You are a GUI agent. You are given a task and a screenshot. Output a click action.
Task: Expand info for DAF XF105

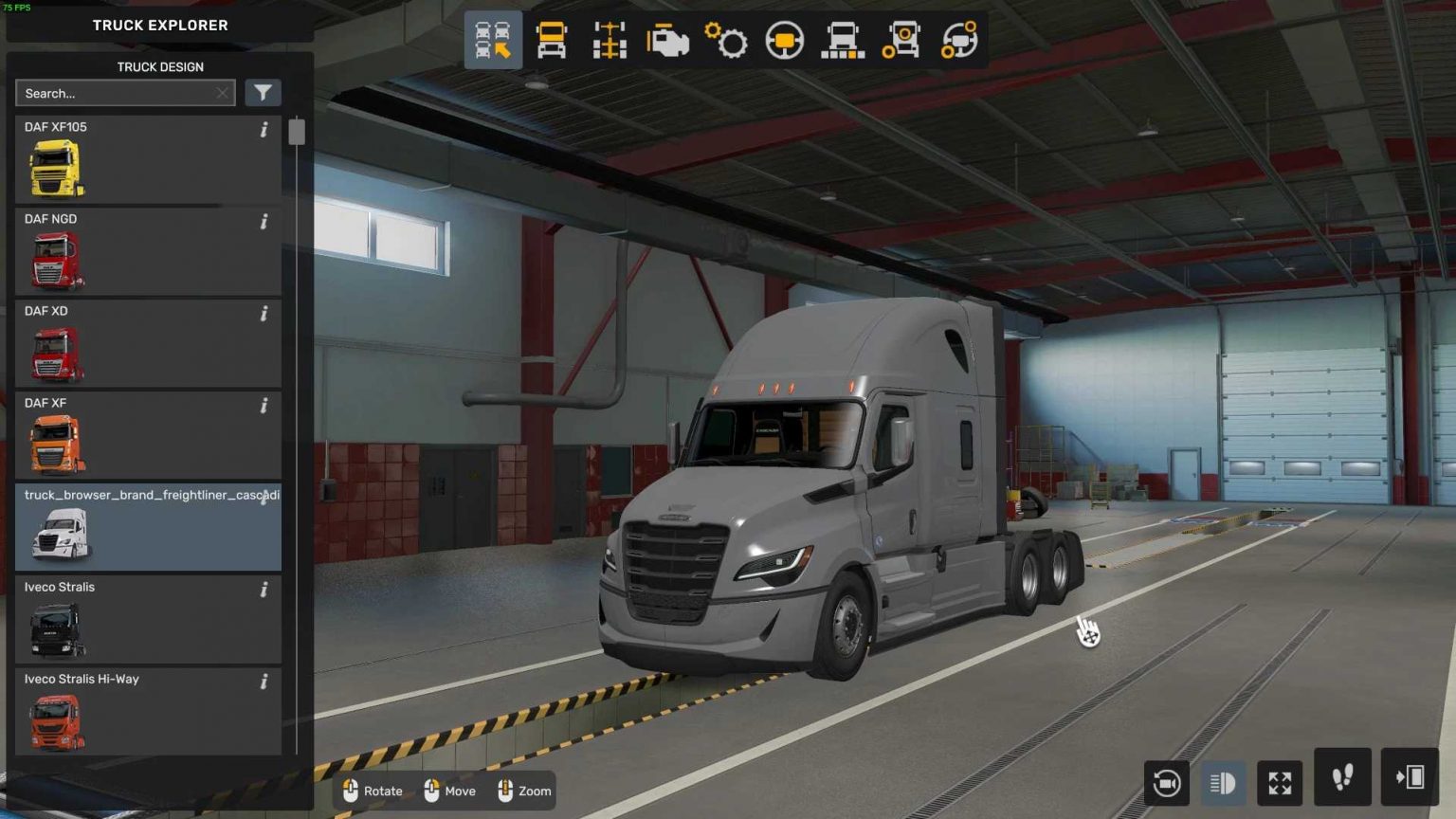click(263, 131)
